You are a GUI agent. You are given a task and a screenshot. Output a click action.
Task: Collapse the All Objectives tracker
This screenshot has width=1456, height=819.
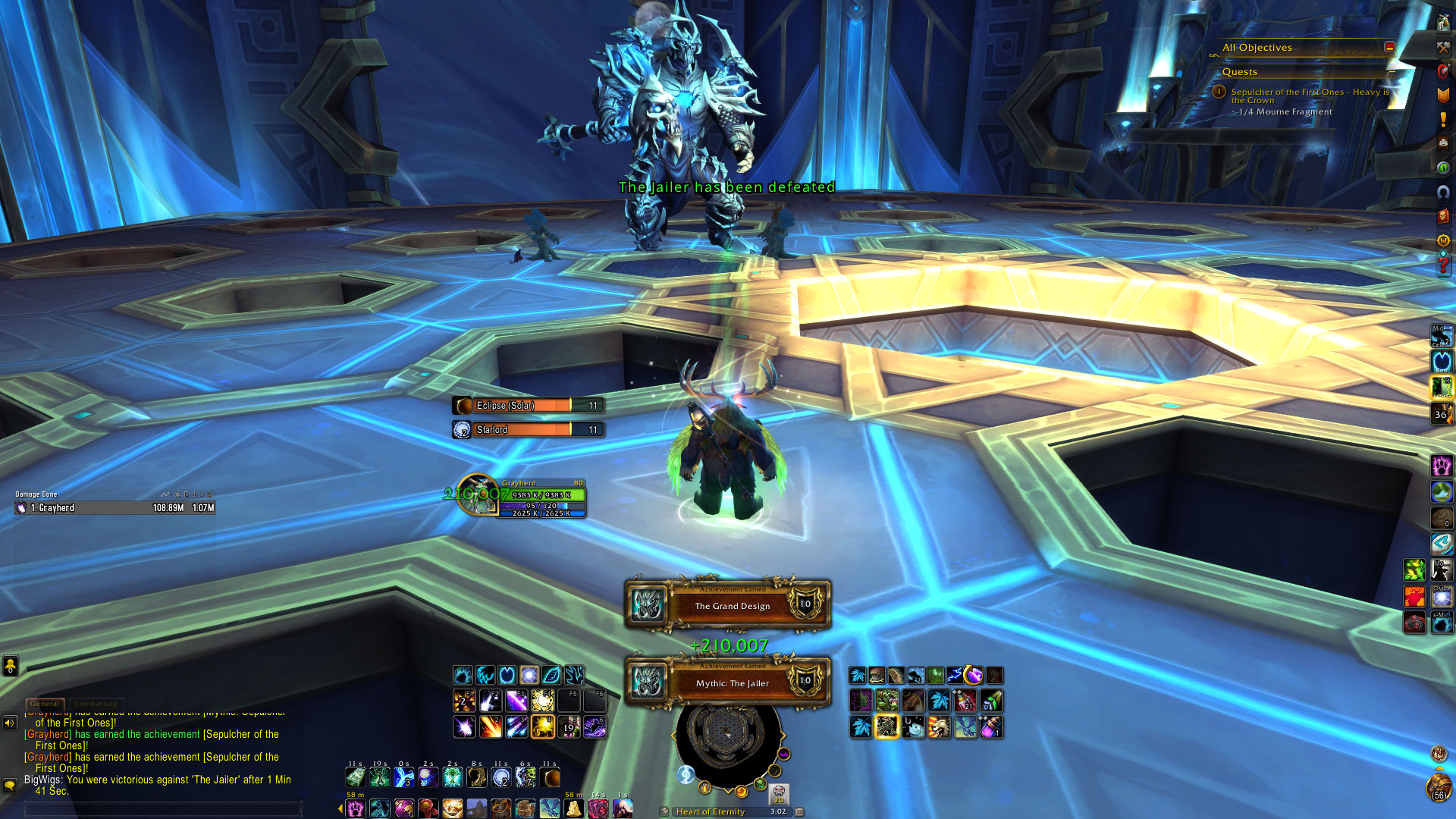coord(1389,47)
